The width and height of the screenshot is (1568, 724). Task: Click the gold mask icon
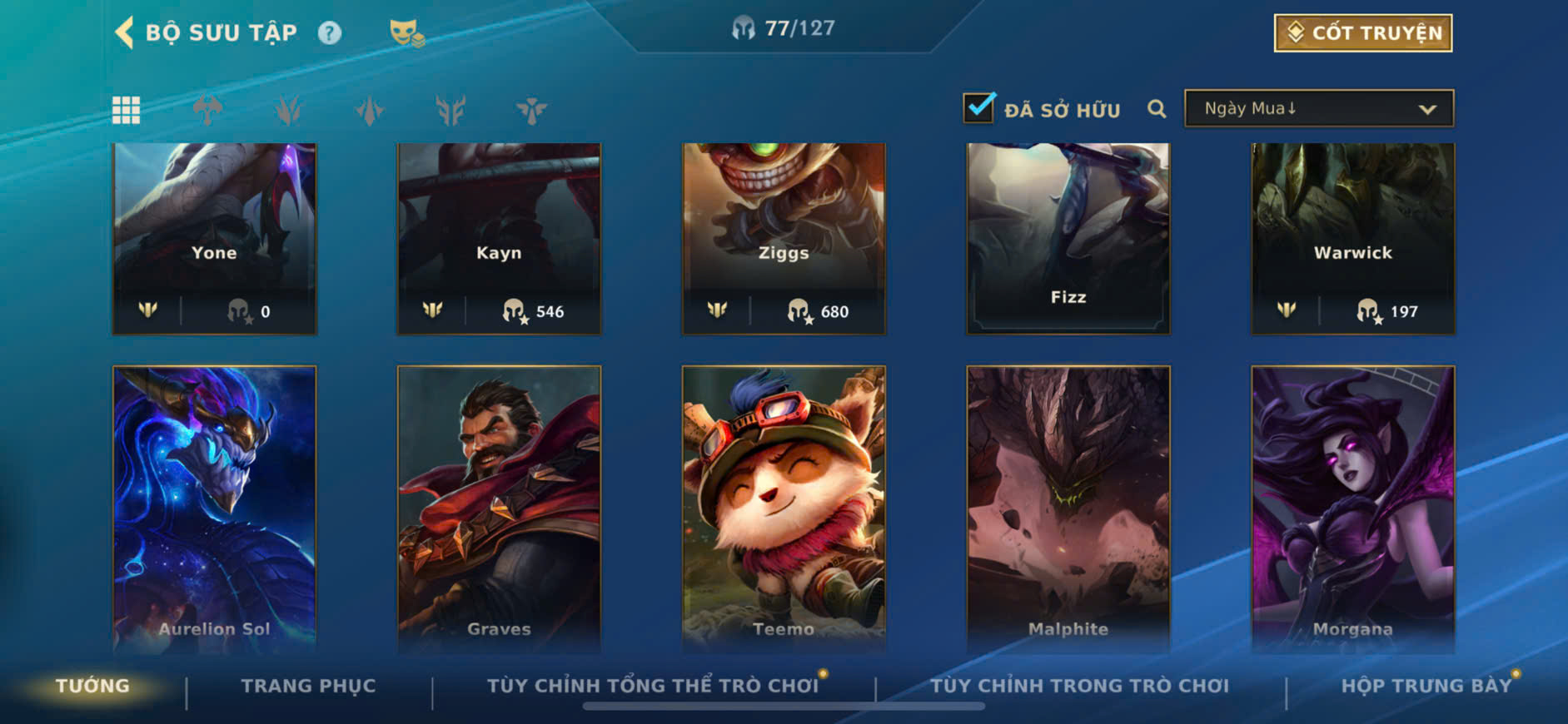click(406, 33)
